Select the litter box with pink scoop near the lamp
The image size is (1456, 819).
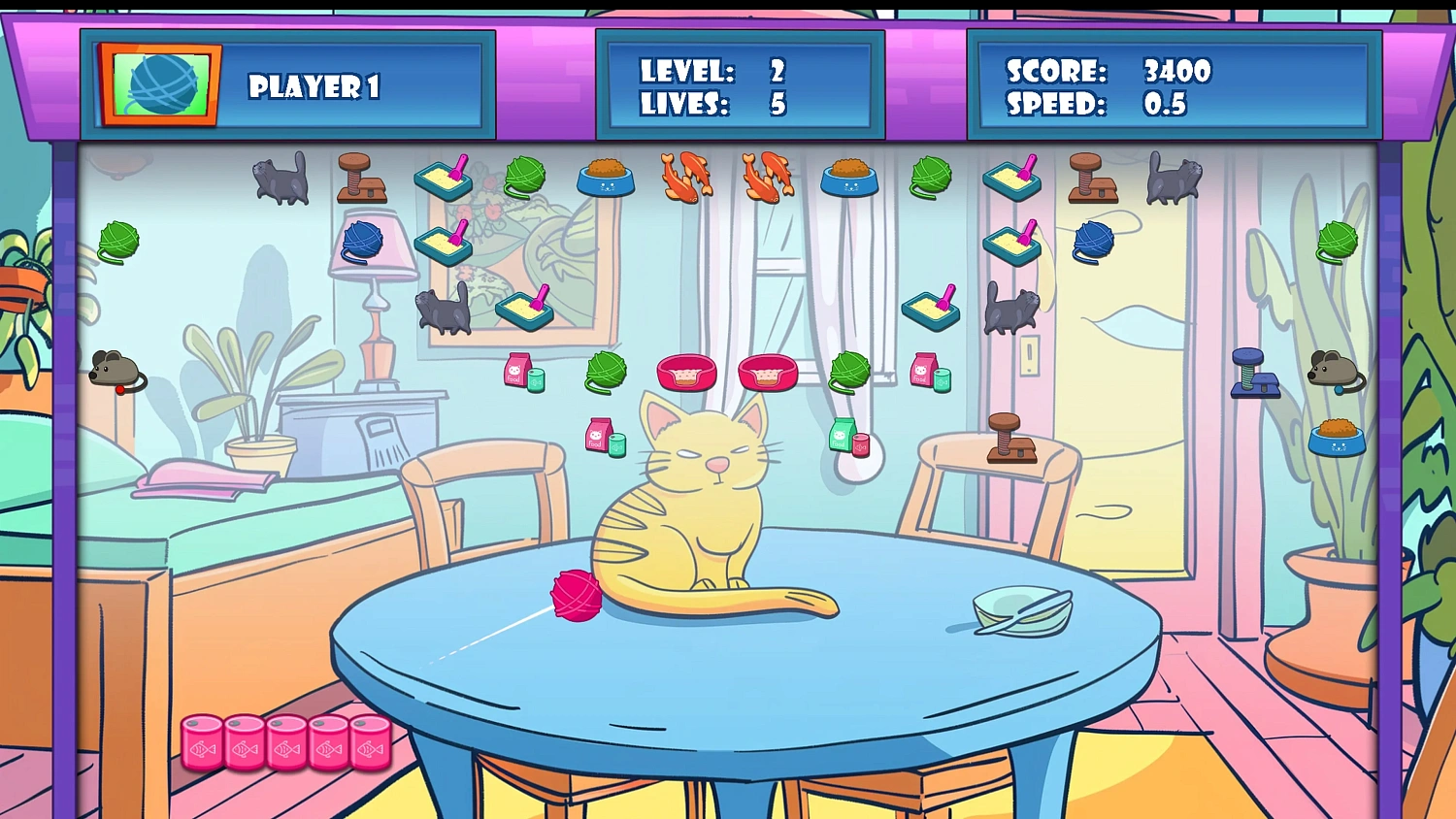(445, 245)
